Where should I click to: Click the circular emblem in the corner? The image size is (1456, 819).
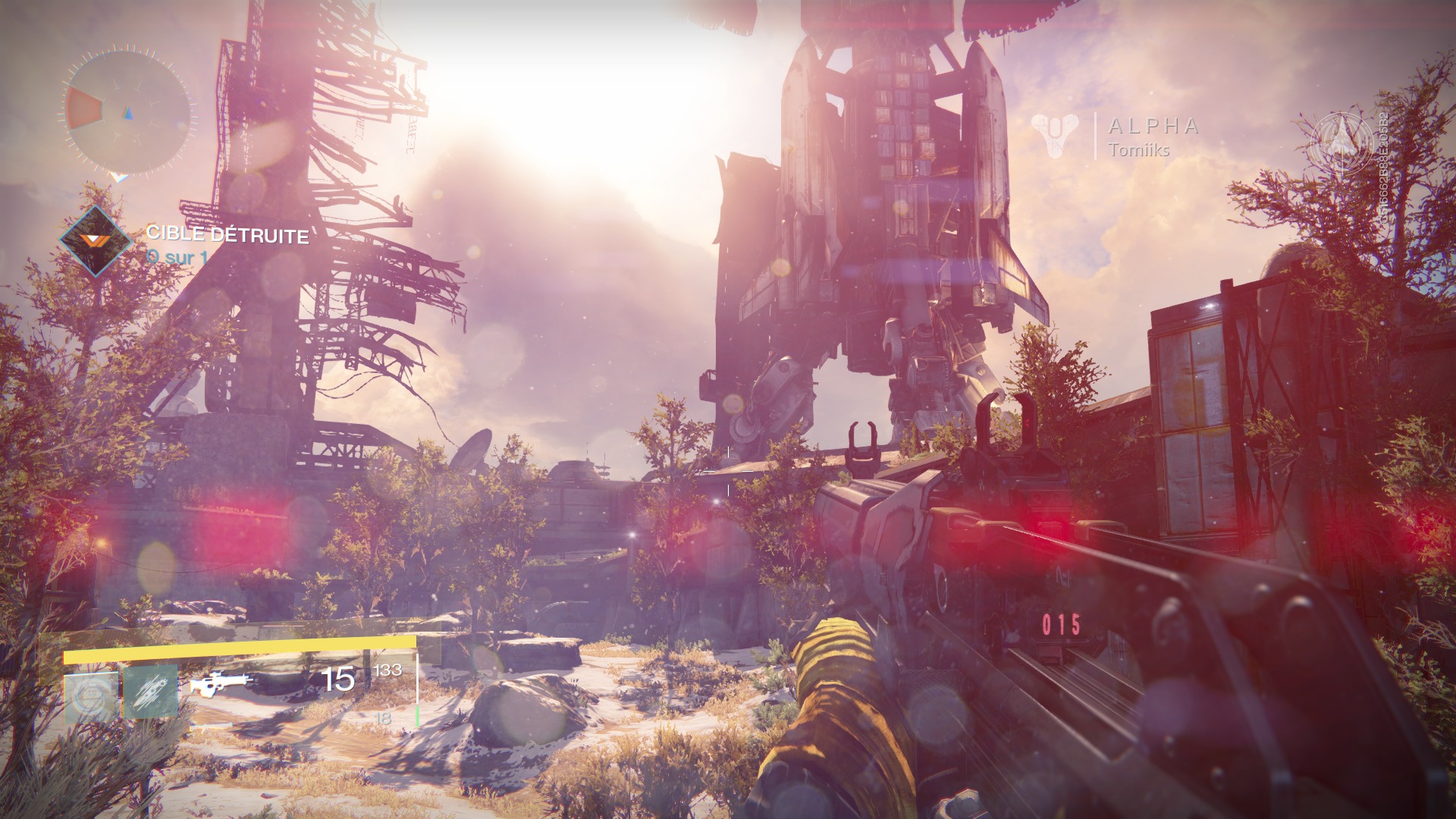pyautogui.click(x=1341, y=143)
